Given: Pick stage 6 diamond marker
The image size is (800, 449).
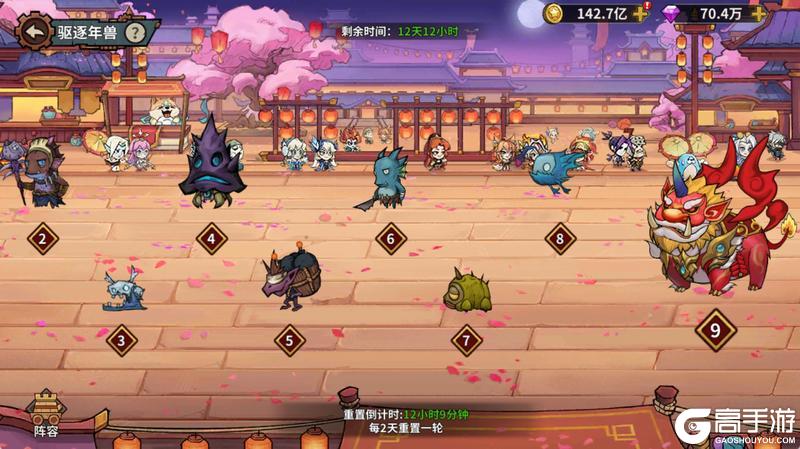Looking at the screenshot, I should click(391, 239).
